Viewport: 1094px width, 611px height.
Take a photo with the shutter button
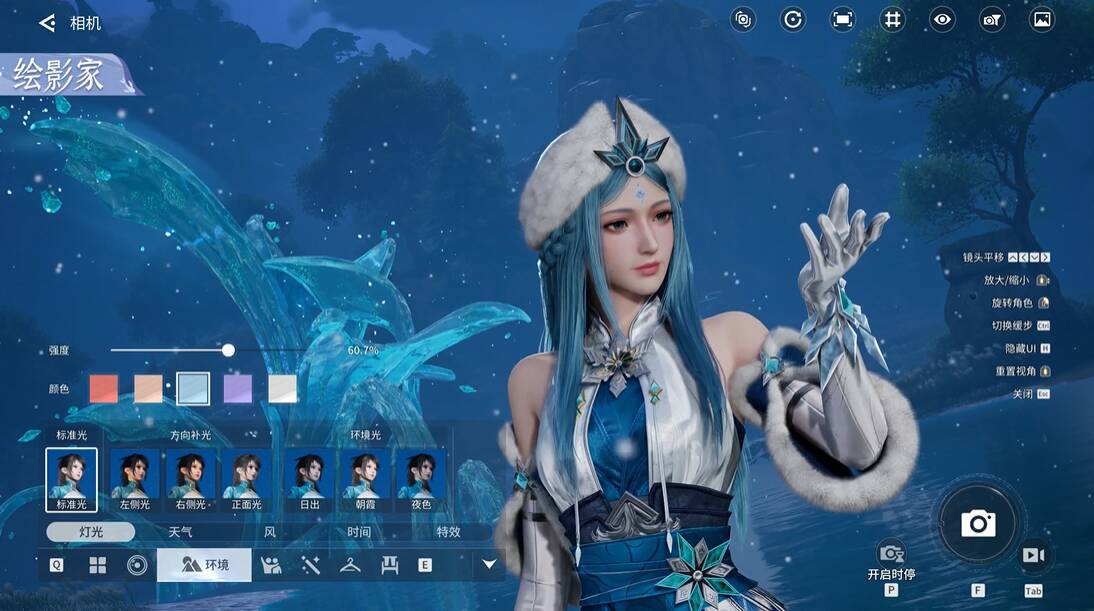[x=977, y=523]
